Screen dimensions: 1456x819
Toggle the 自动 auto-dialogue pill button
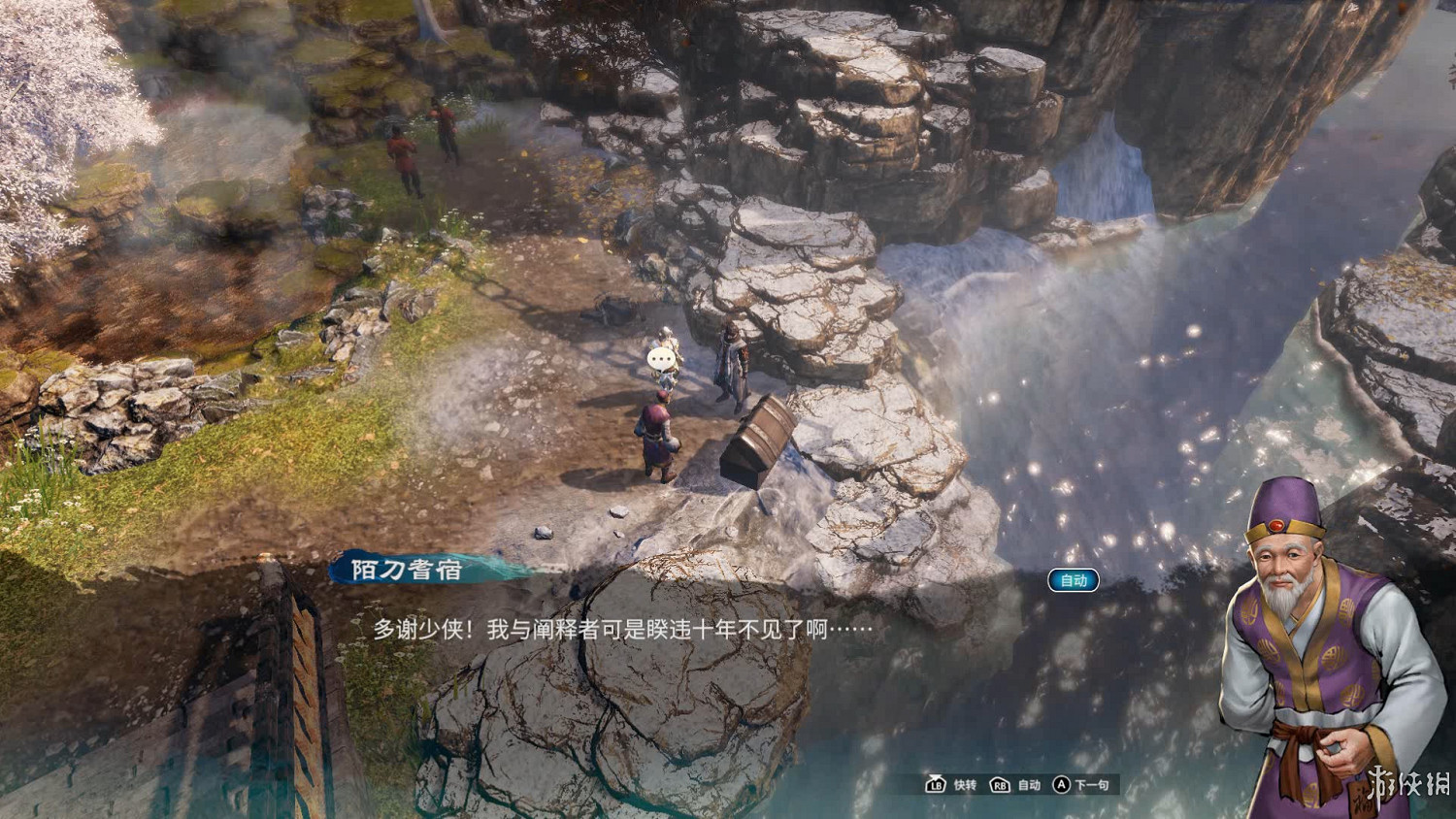[1074, 580]
